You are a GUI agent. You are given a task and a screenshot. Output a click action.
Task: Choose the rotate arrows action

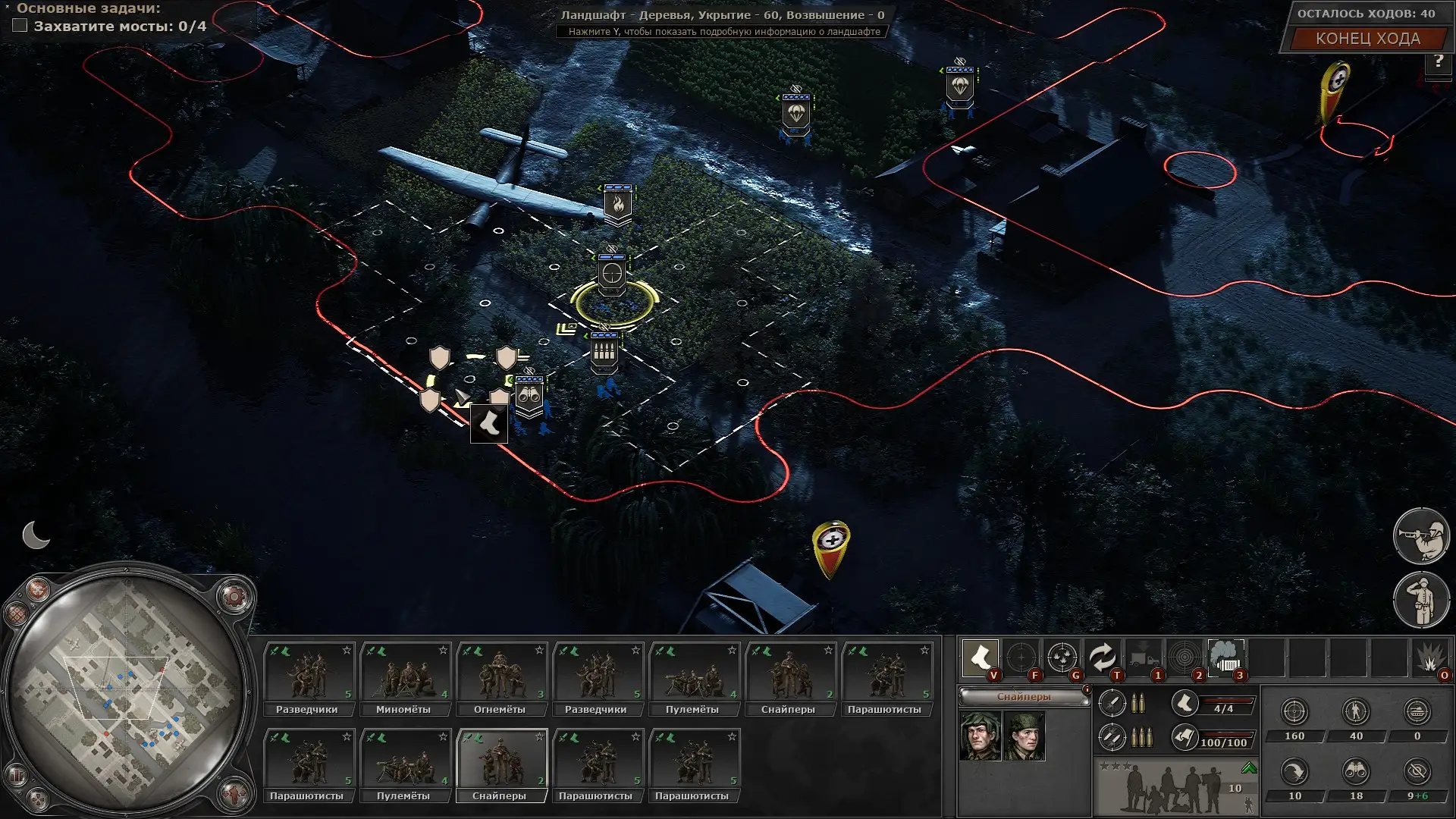tap(1103, 657)
